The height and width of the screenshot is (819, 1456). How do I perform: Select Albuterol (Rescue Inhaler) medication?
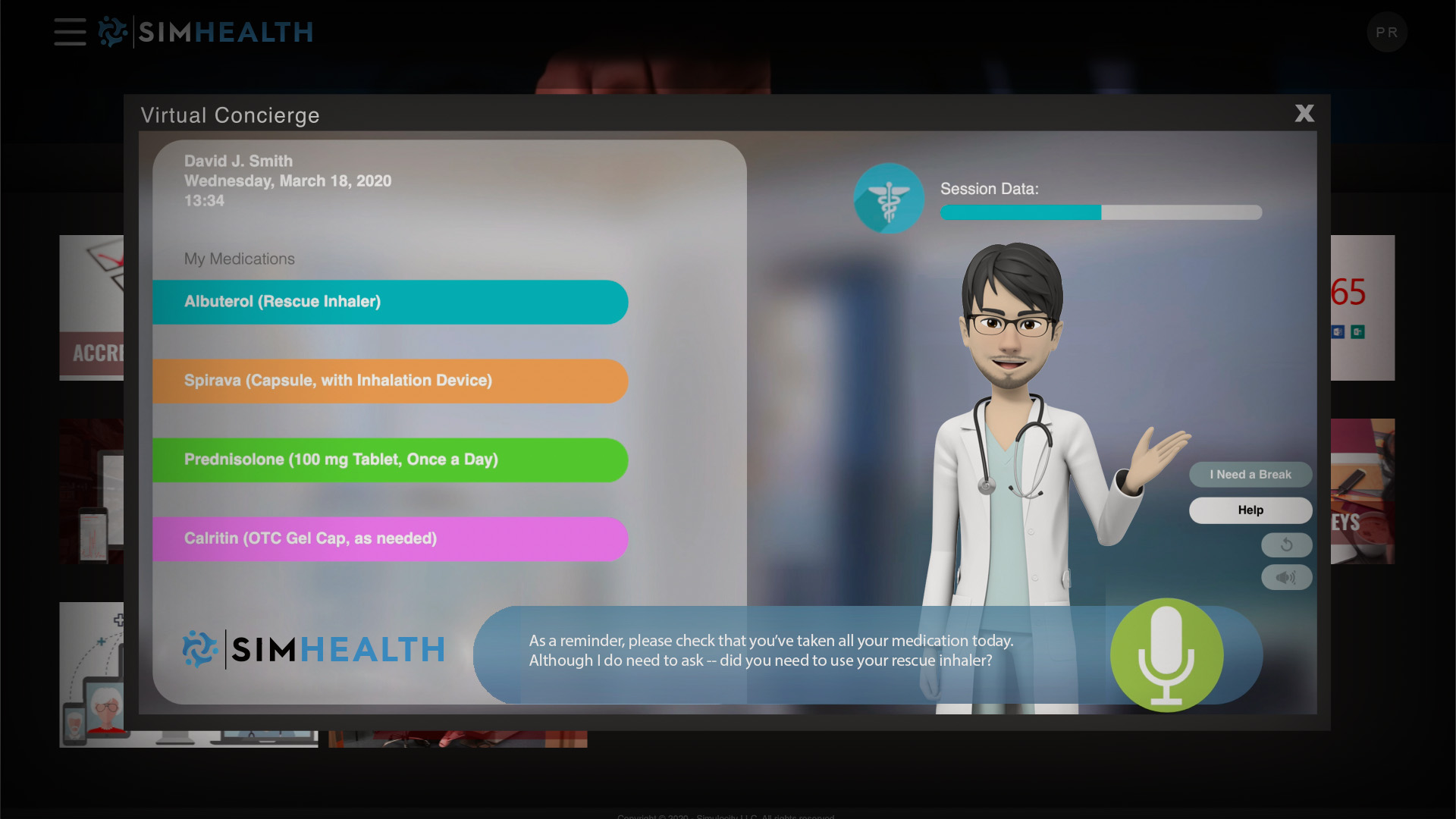(x=390, y=302)
